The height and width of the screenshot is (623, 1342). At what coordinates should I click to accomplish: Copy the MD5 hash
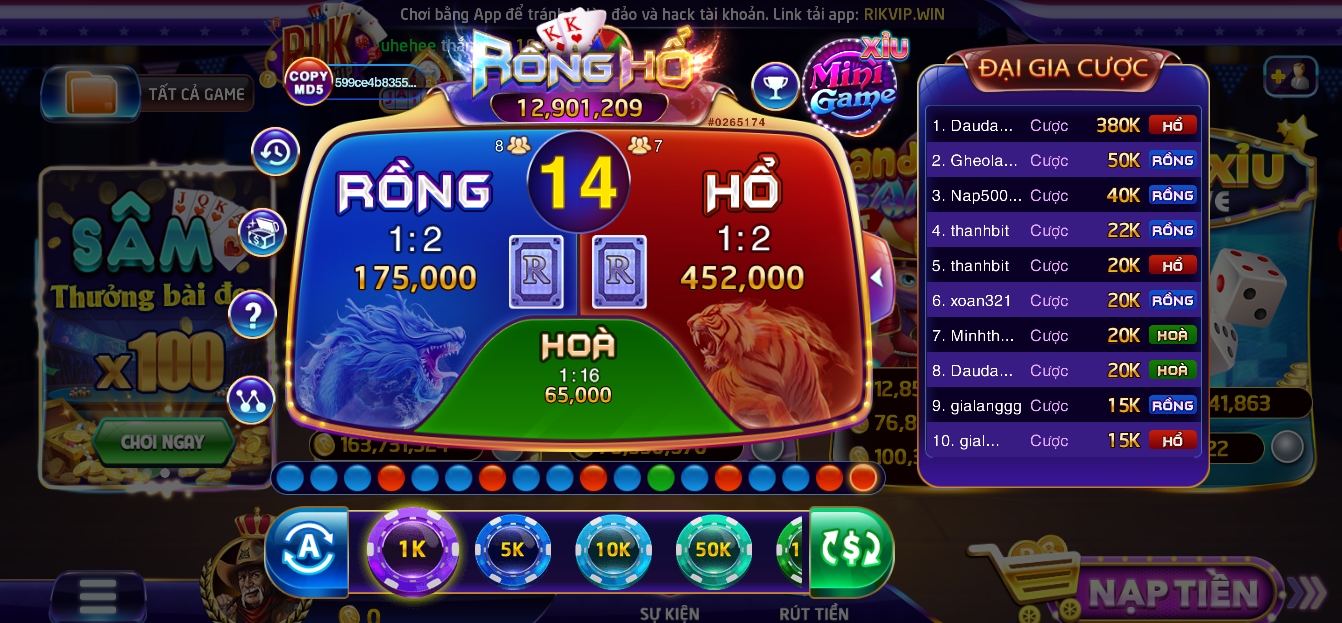pyautogui.click(x=309, y=82)
